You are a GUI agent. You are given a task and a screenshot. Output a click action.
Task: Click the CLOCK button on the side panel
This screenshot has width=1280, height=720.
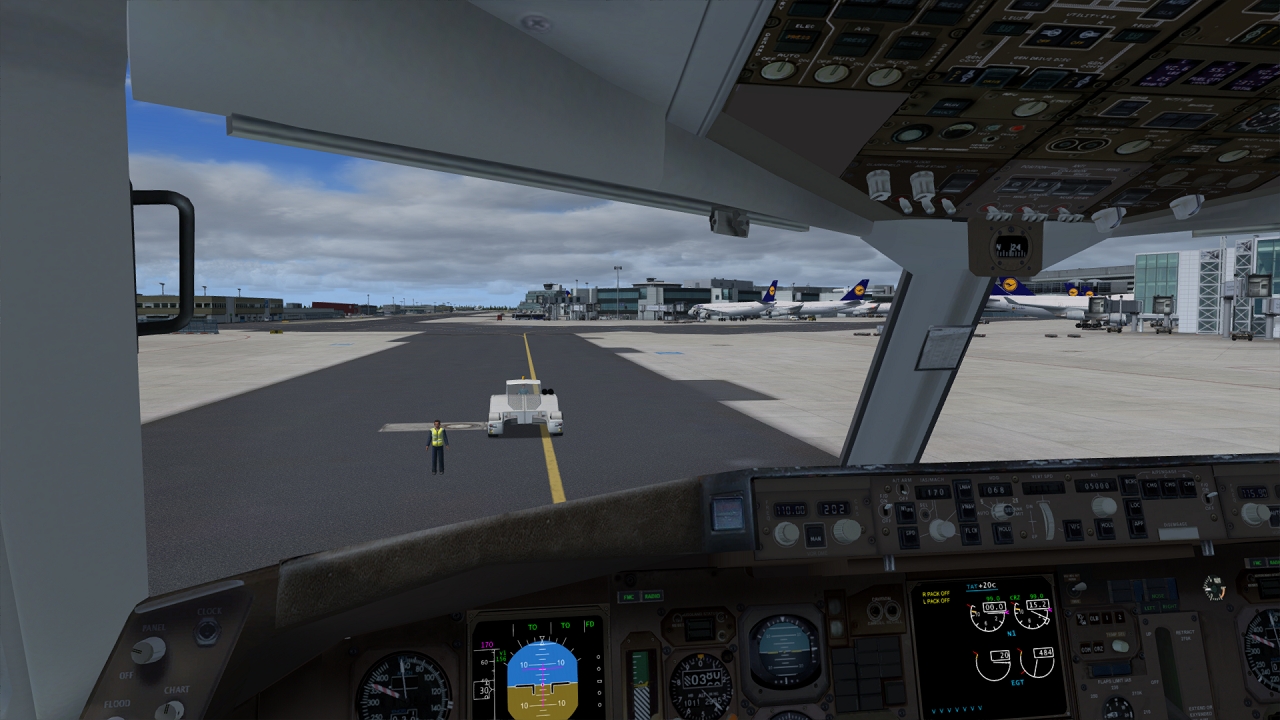pos(208,631)
